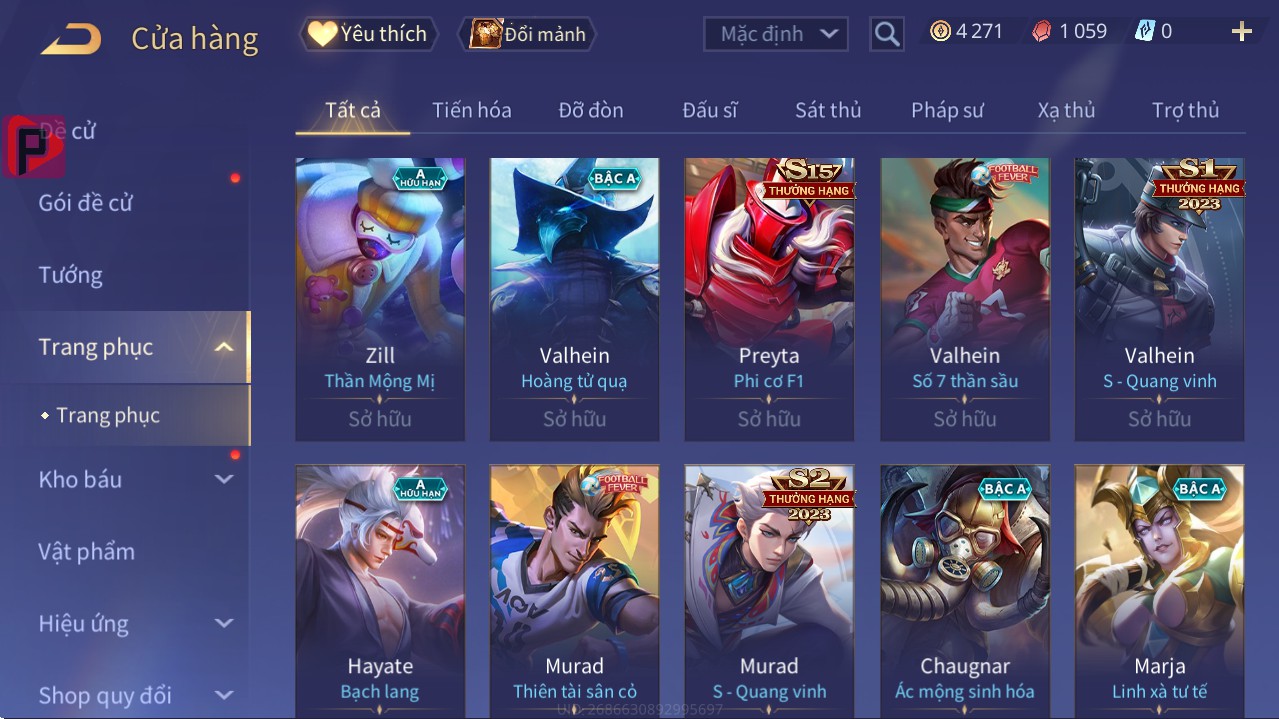View the Trợ thủ tab
This screenshot has width=1279, height=719.
pos(1185,110)
